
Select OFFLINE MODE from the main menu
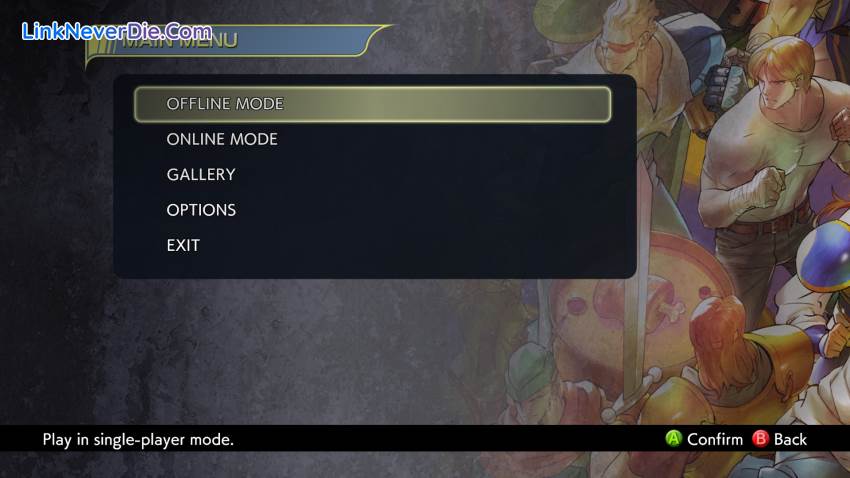click(225, 104)
